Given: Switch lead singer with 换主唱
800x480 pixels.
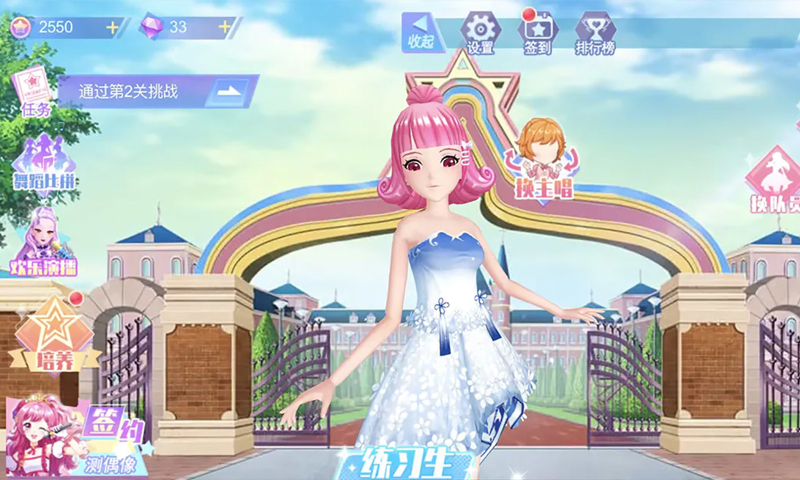Looking at the screenshot, I should pyautogui.click(x=541, y=160).
